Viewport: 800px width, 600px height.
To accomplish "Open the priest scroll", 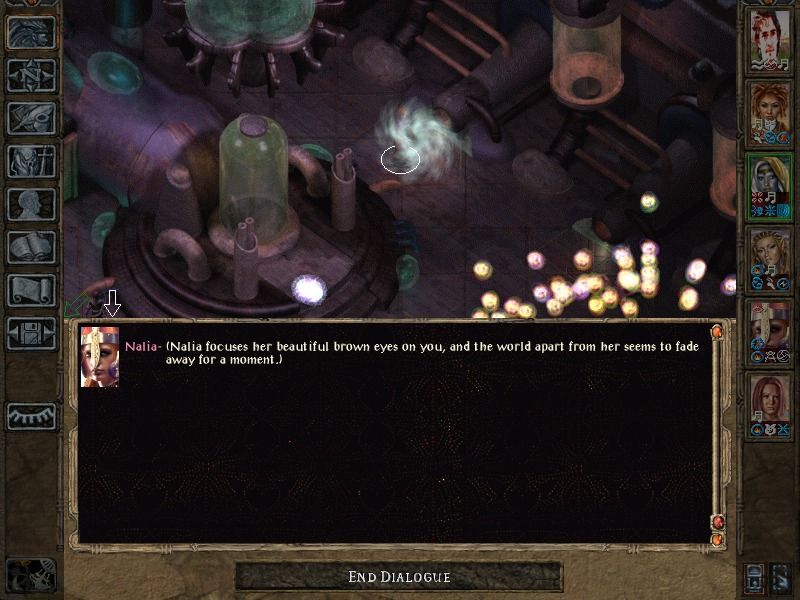I will point(31,290).
